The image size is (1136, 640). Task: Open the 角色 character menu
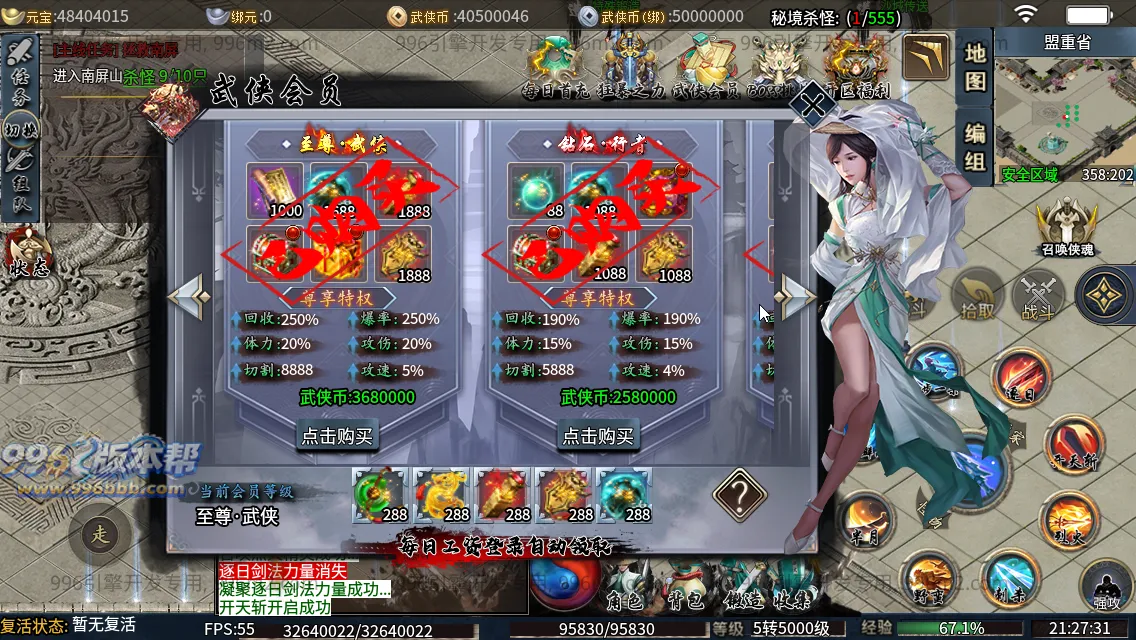click(624, 601)
